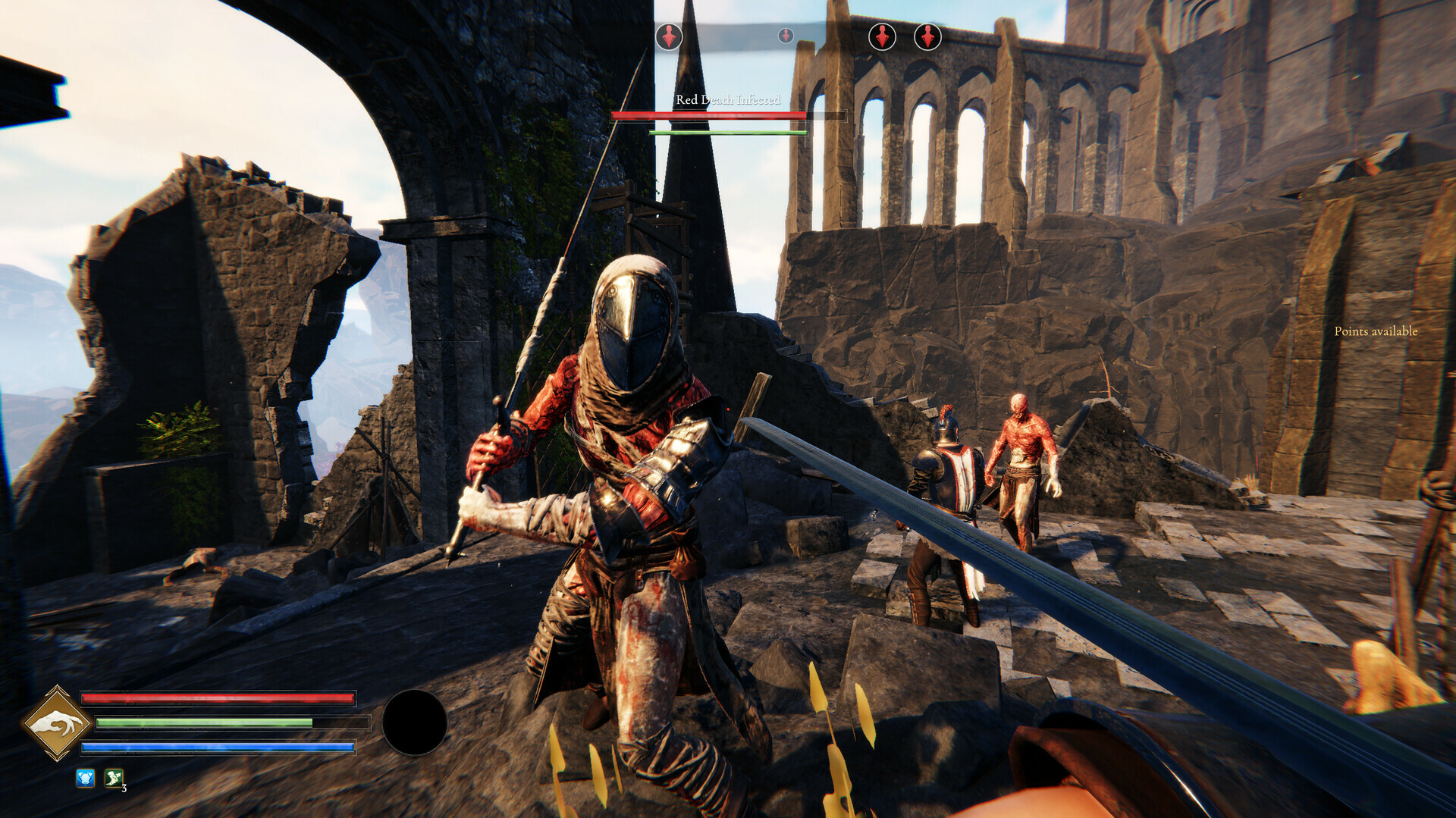Click the small faded enemy marker near the spire
This screenshot has width=1456, height=818.
[786, 33]
